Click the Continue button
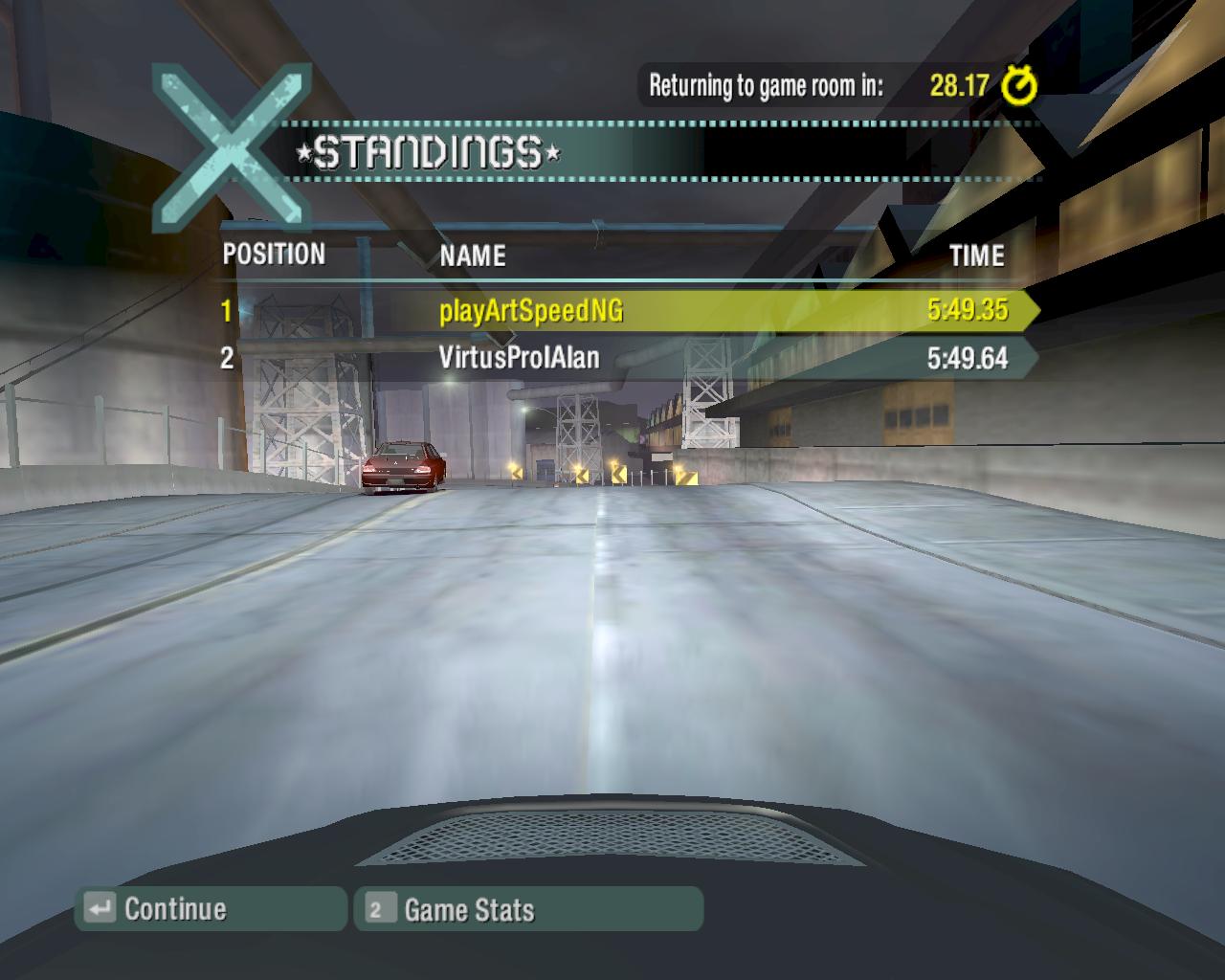 click(x=210, y=908)
